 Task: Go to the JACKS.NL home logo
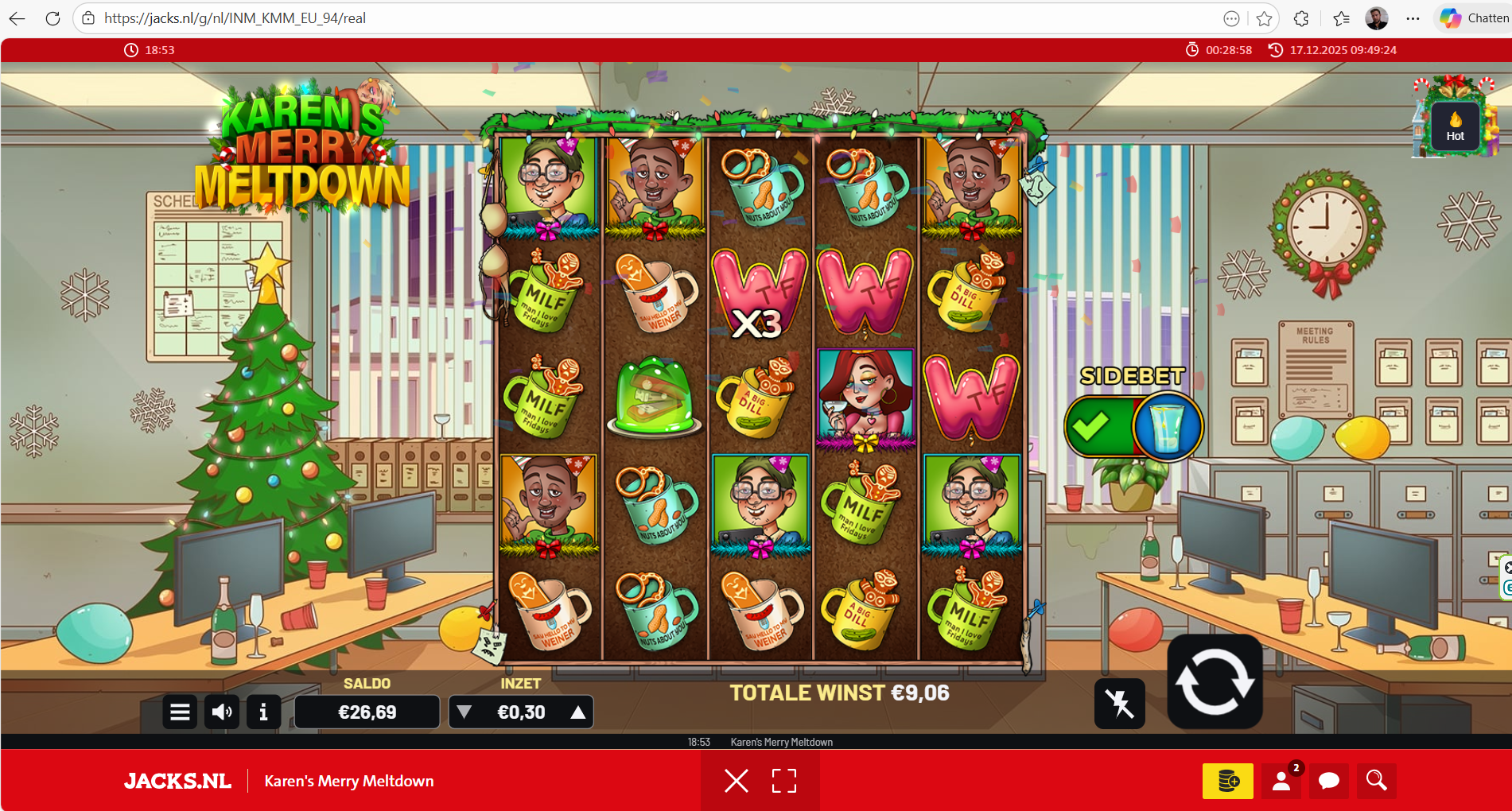coord(177,781)
